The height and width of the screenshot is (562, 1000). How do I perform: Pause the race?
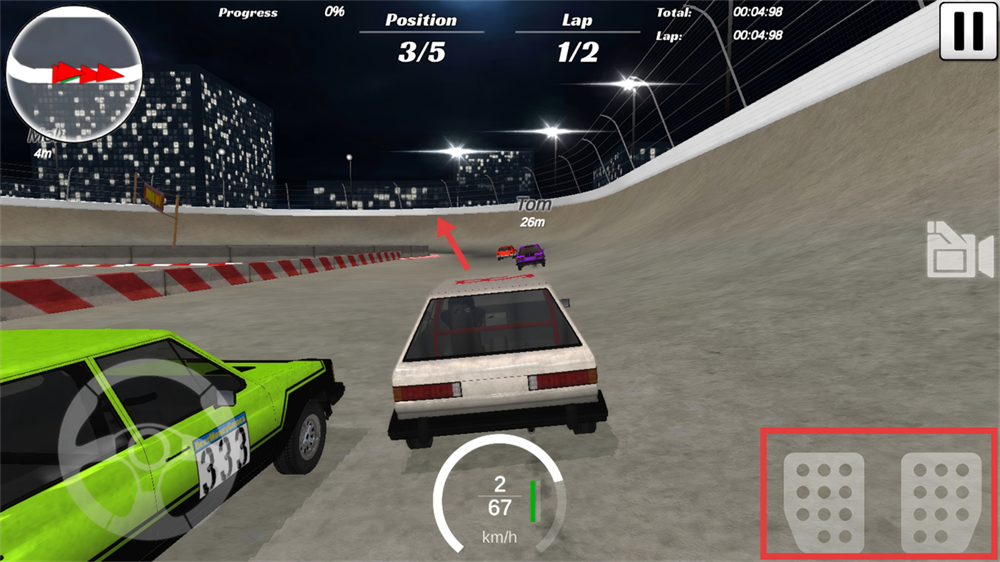[967, 31]
